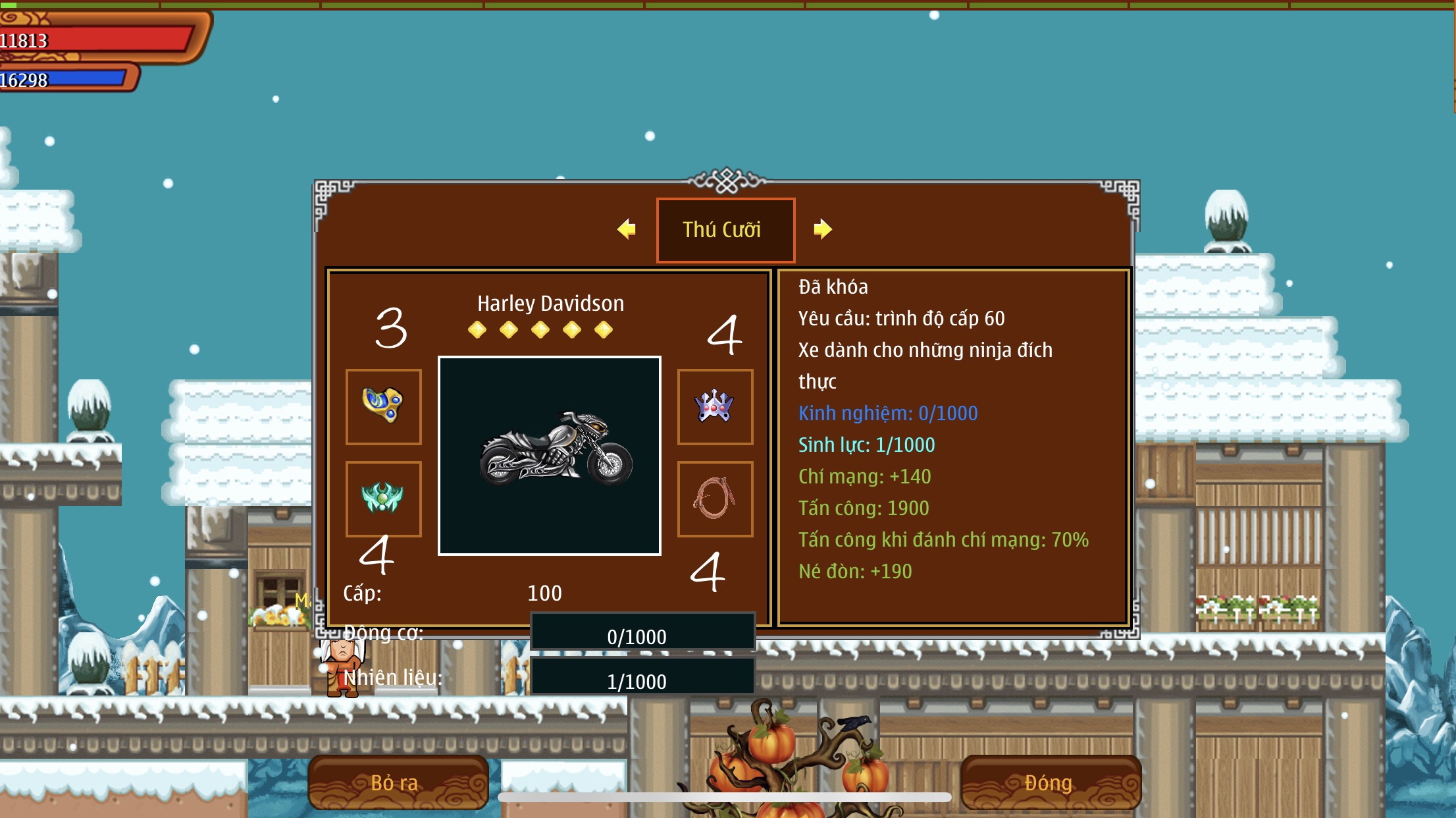Go to the previous tab with left arrow
Viewport: 1456px width, 818px height.
click(x=627, y=229)
